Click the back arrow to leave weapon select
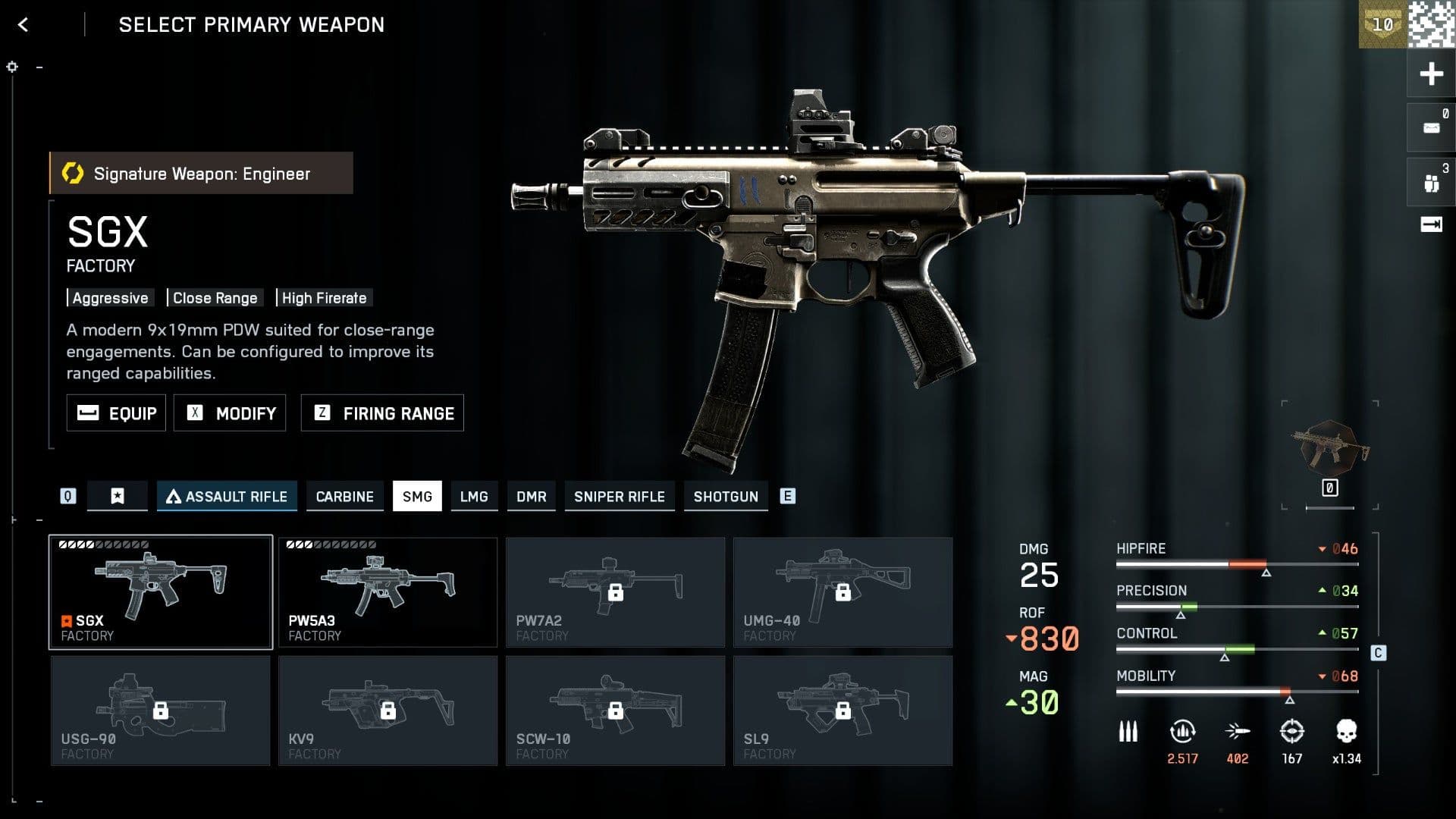 23,24
